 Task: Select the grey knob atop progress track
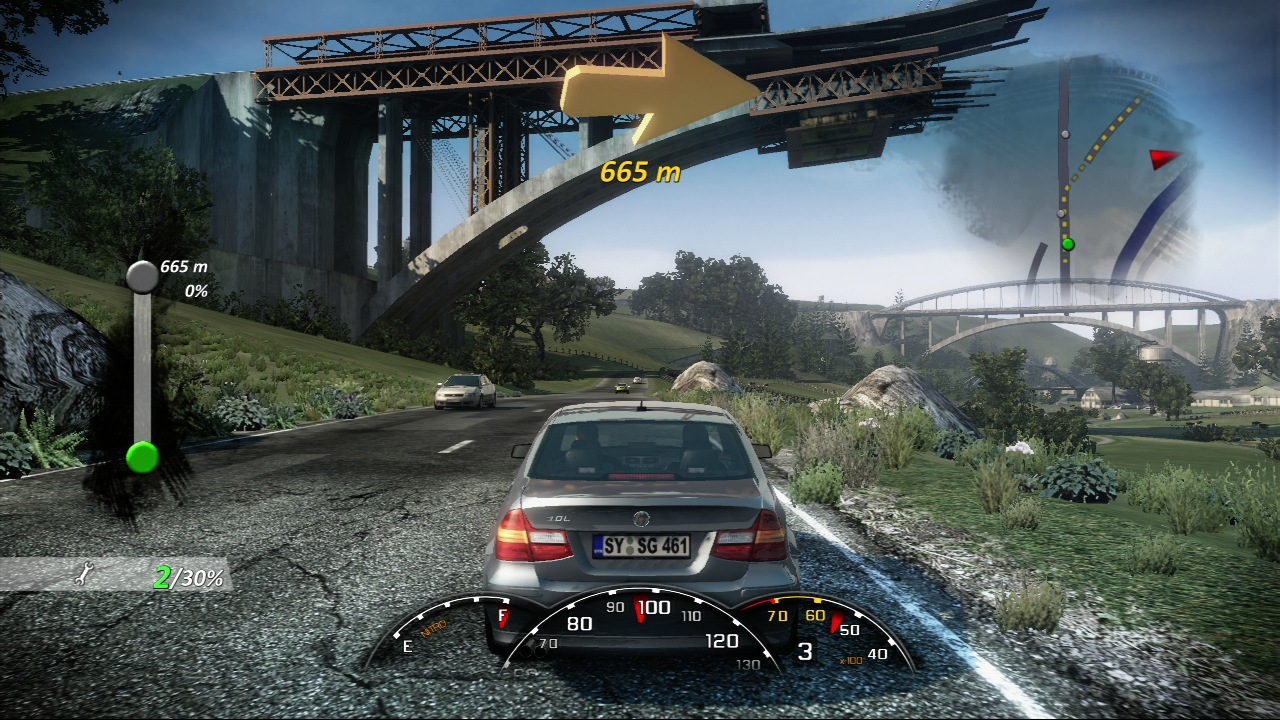click(x=142, y=276)
